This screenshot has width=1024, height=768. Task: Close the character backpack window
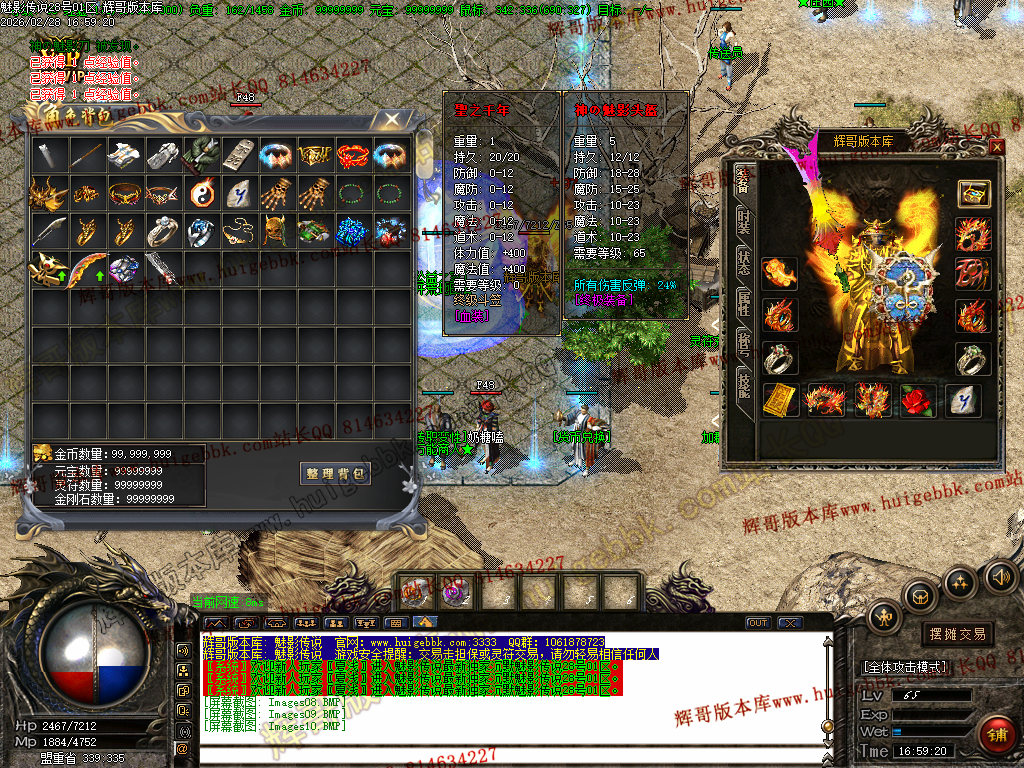[393, 119]
